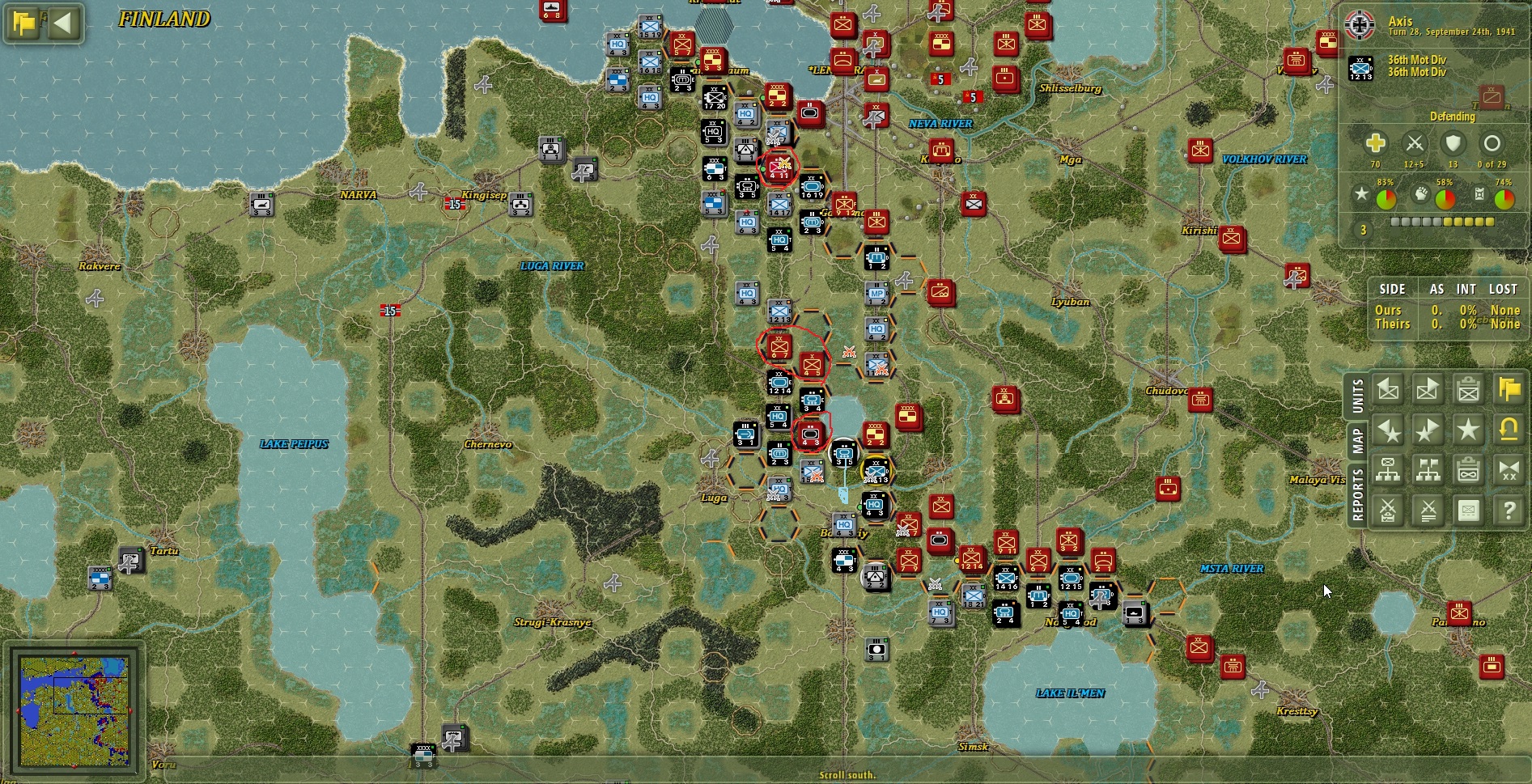Jump to next formation star icon
The image size is (1532, 784).
(x=1427, y=430)
